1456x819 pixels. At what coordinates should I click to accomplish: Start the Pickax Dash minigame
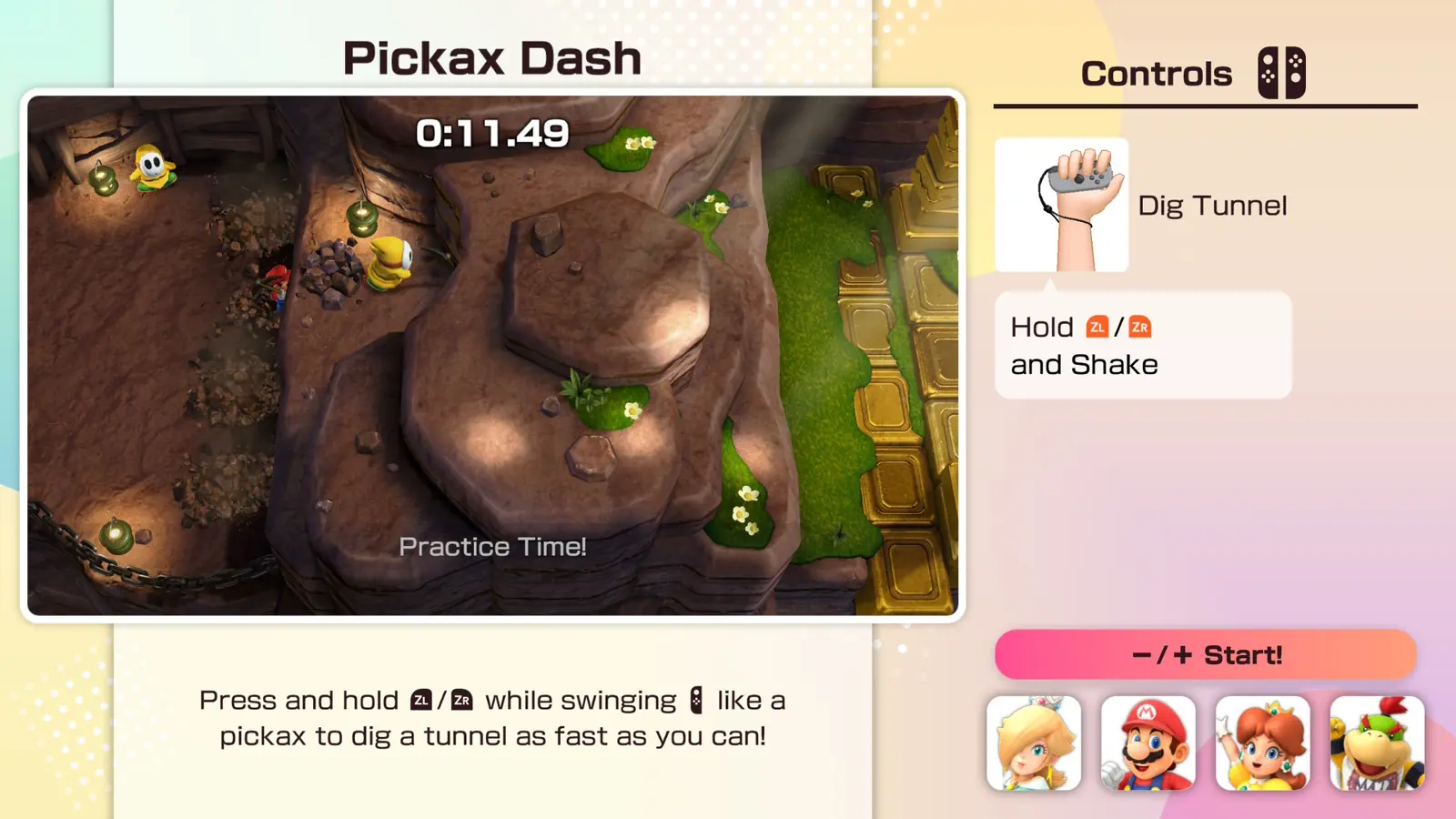click(1205, 654)
